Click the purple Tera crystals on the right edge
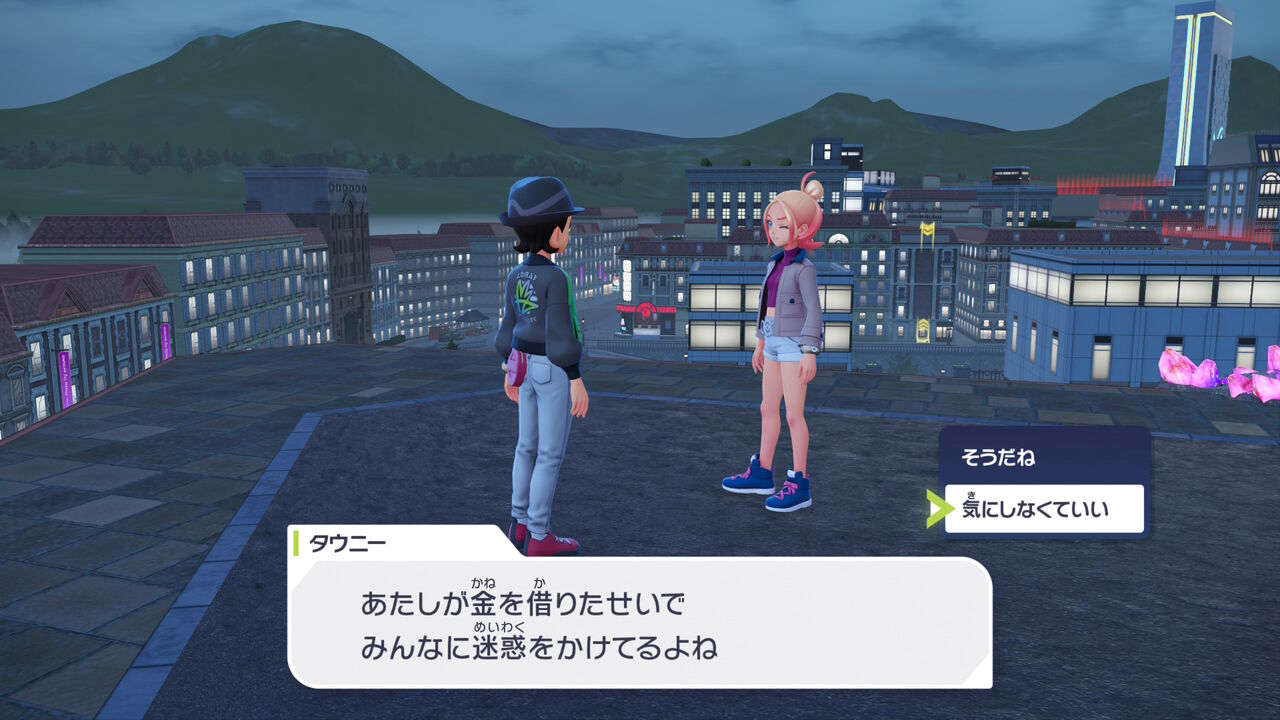 tap(1197, 372)
